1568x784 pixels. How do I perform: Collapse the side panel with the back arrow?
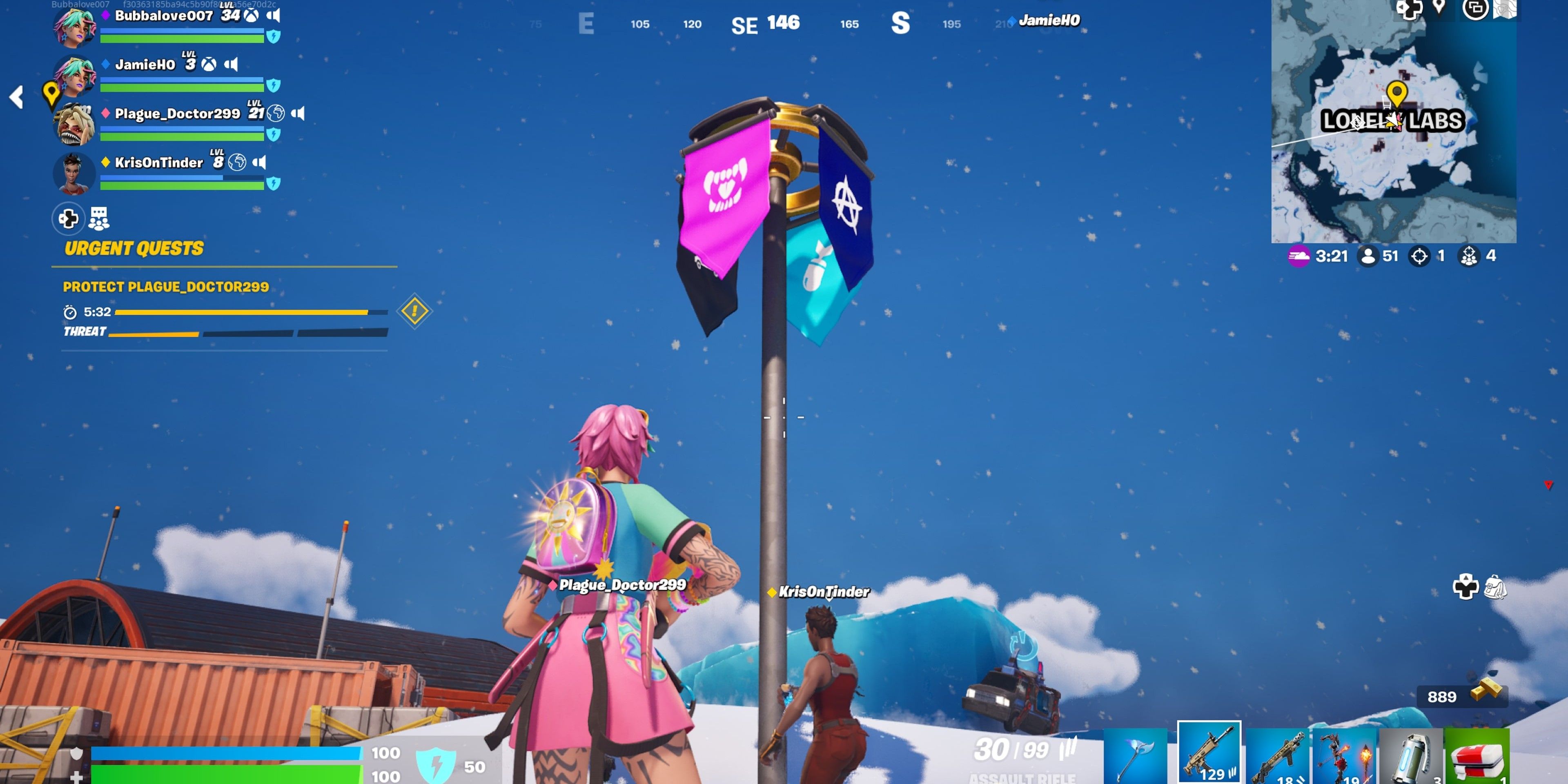16,98
